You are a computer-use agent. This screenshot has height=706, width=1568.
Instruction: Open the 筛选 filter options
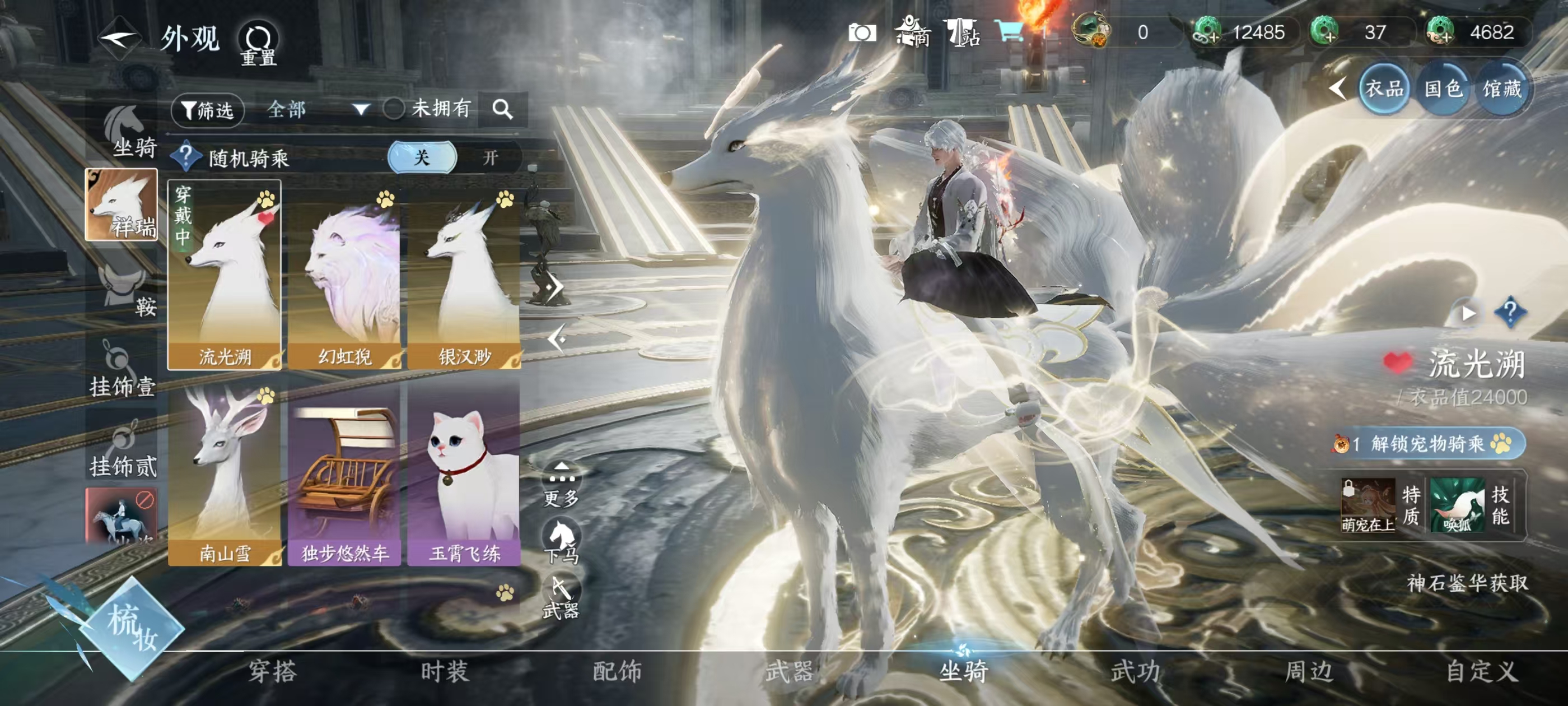pos(208,110)
